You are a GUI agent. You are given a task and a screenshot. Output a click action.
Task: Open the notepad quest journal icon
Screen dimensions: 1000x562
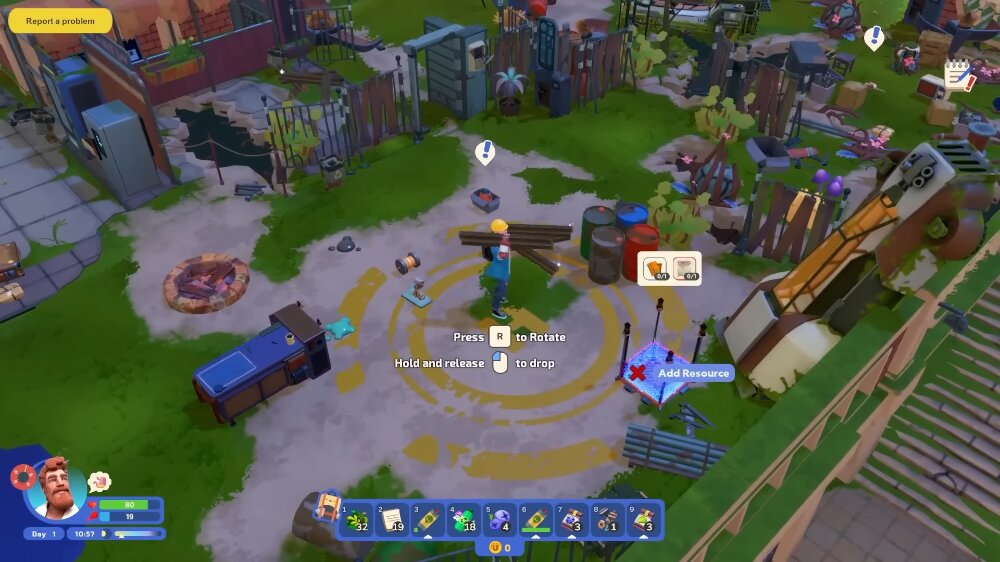coord(959,76)
